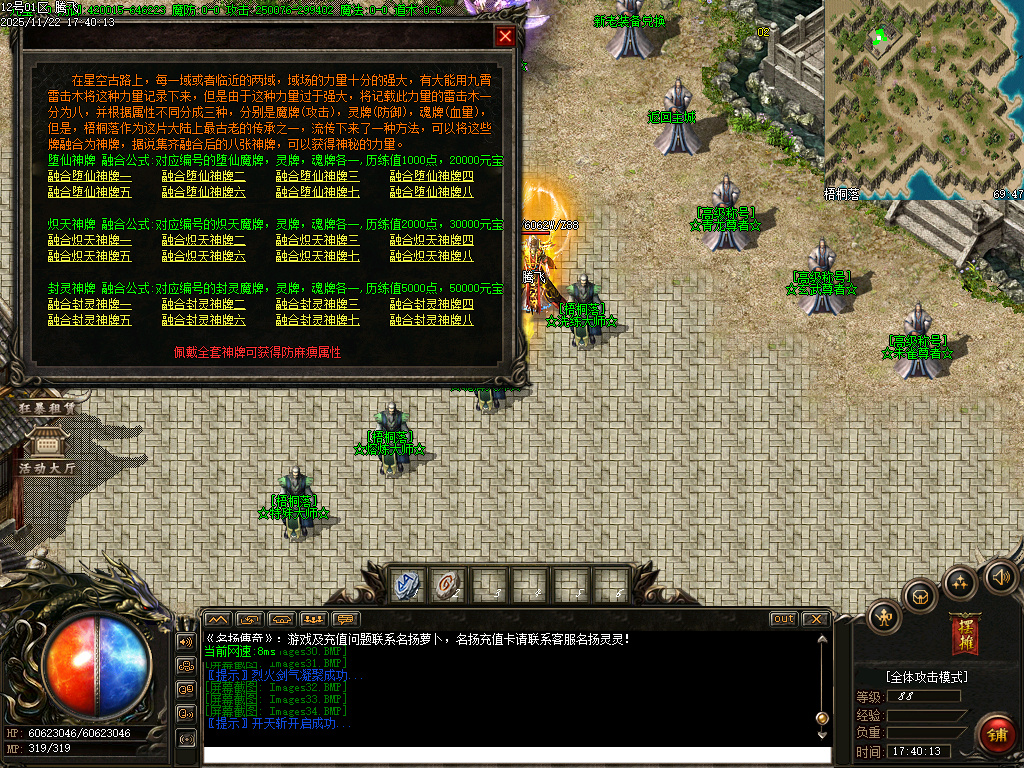
Task: Toggle sound with the round speaker button
Action: (1000, 576)
